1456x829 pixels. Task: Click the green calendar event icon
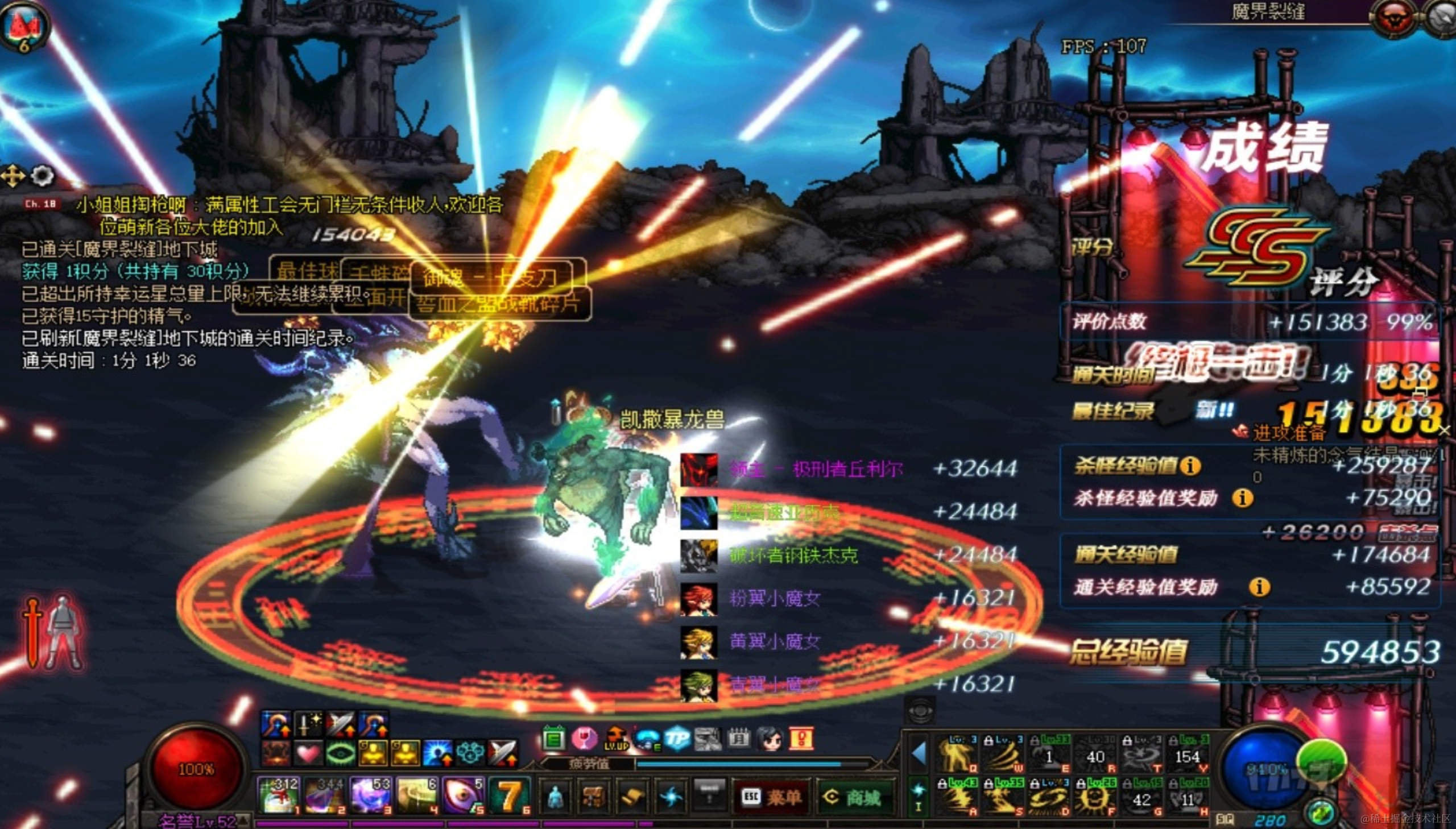click(x=553, y=739)
